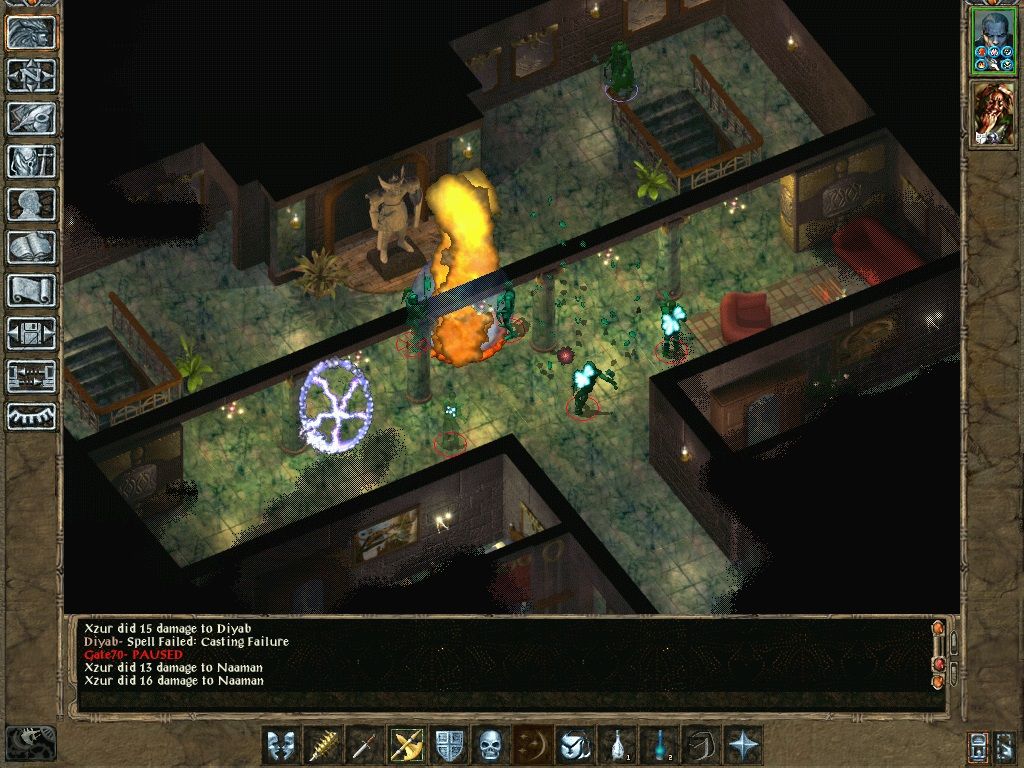Click the Return to Game face icon
1024x768 pixels.
[32, 33]
